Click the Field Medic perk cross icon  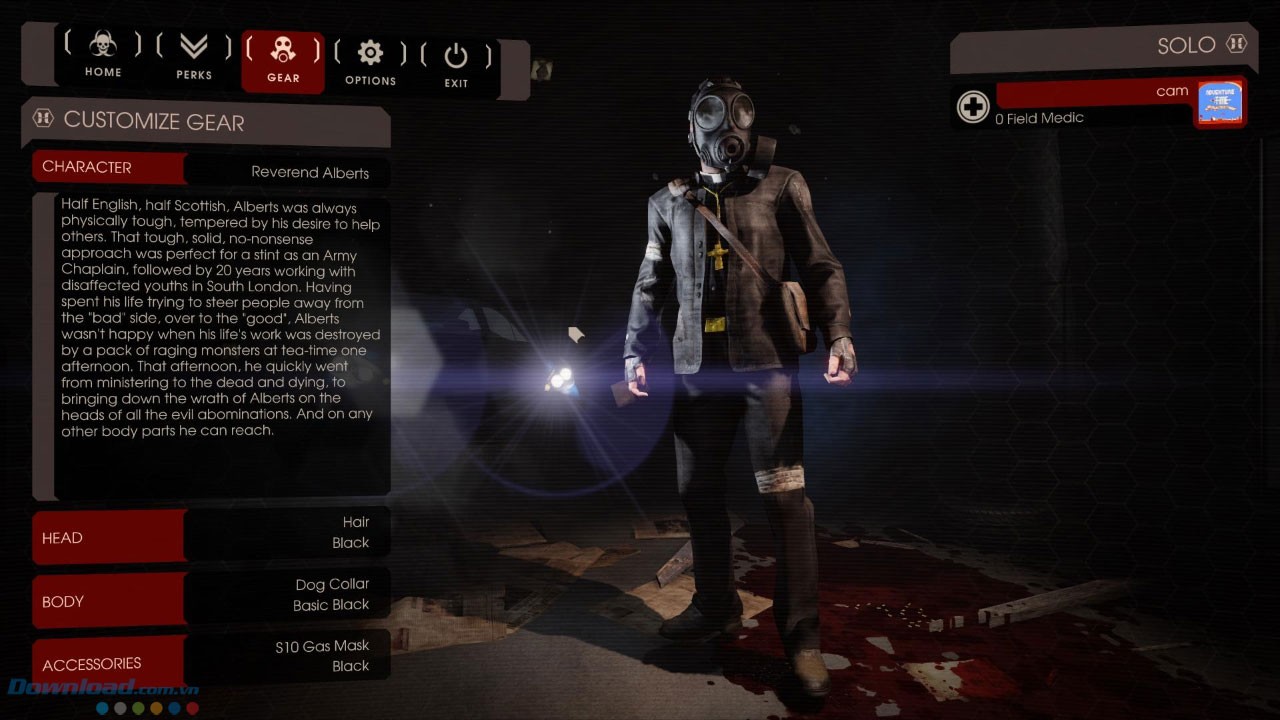click(973, 107)
